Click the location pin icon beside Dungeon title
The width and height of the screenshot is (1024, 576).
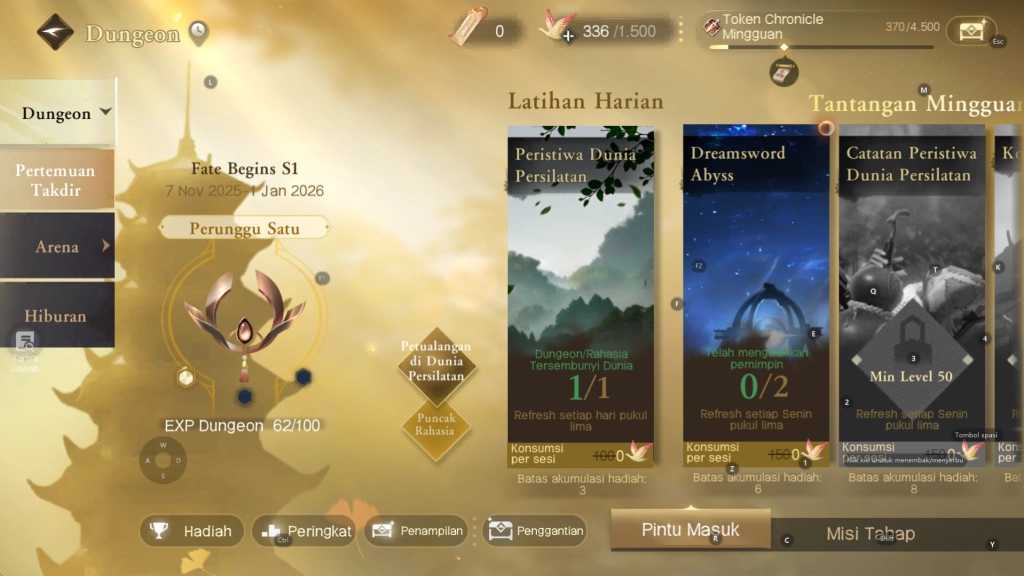tap(198, 33)
